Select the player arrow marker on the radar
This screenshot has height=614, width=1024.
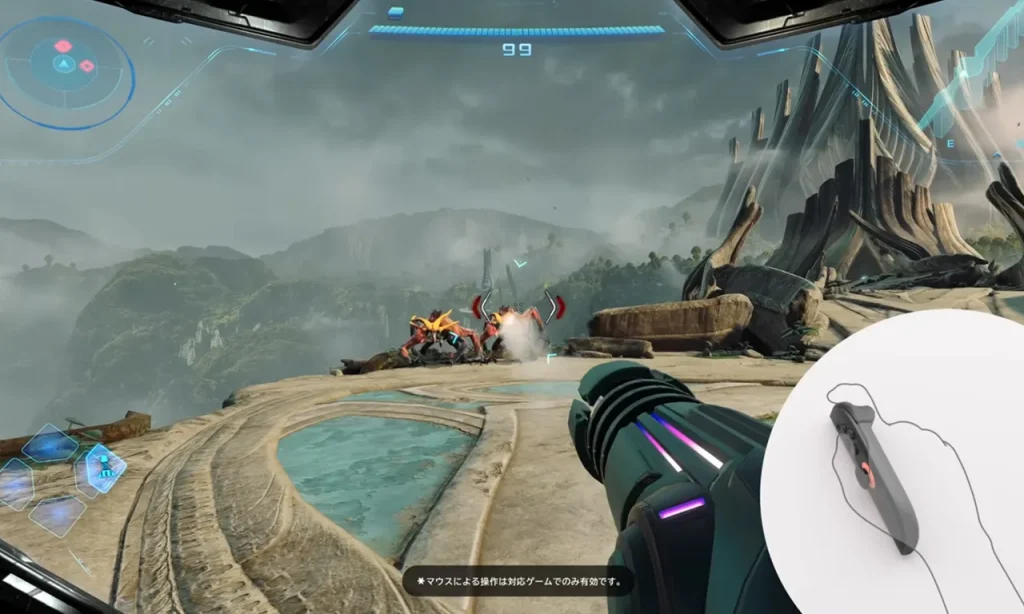(64, 66)
